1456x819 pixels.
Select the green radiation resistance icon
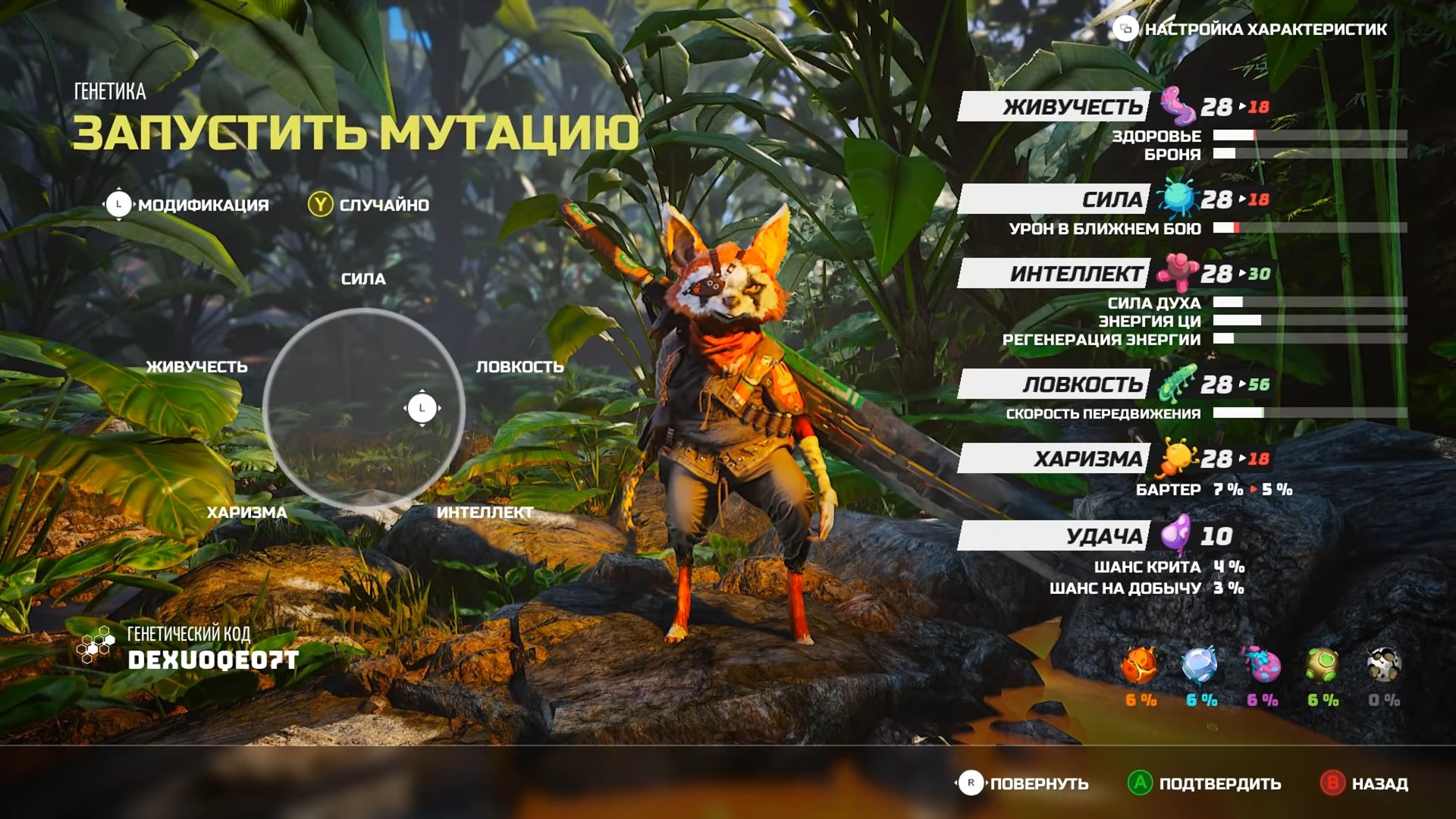[x=1322, y=666]
